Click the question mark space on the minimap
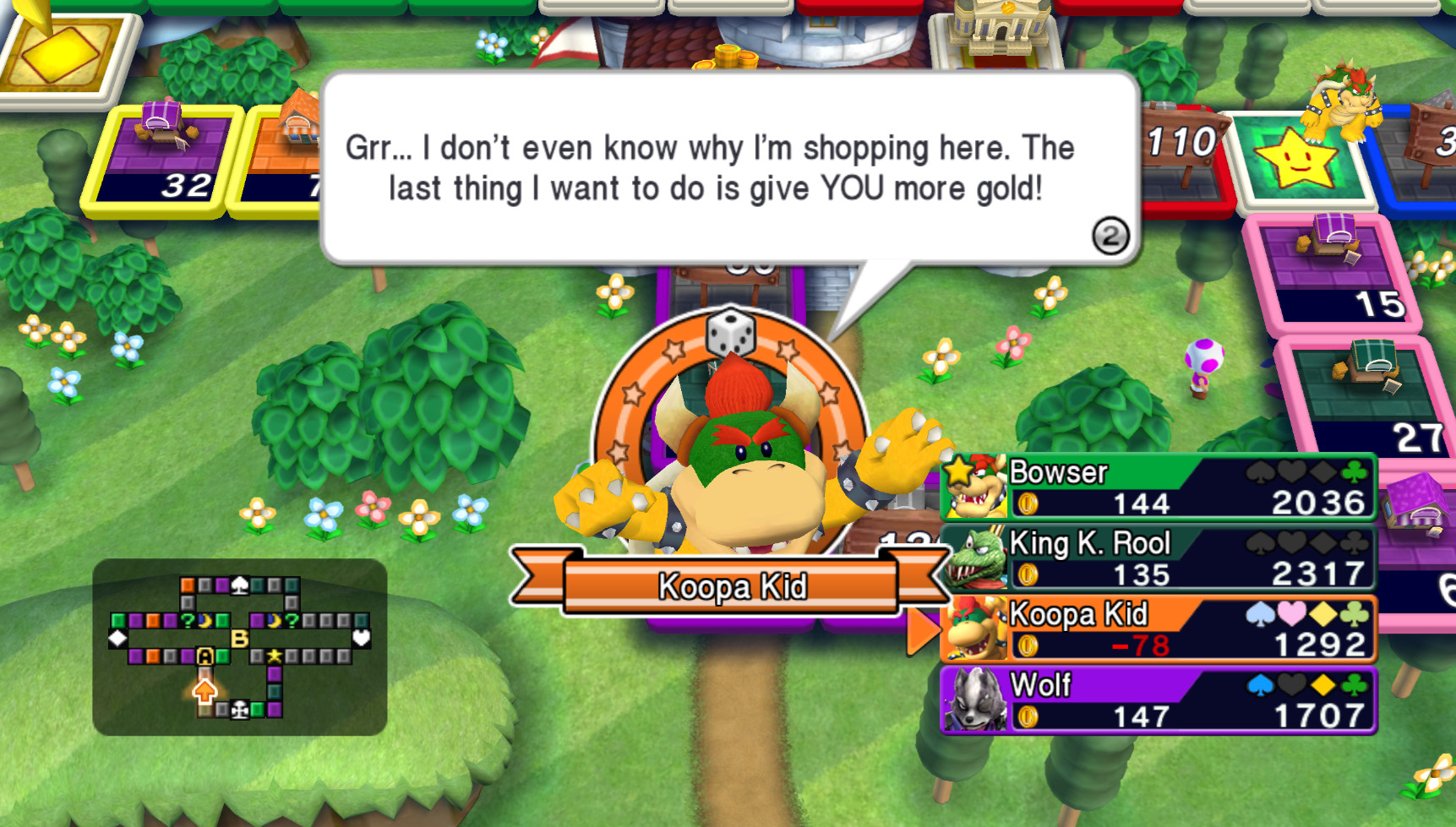Viewport: 1456px width, 827px height. [x=187, y=621]
